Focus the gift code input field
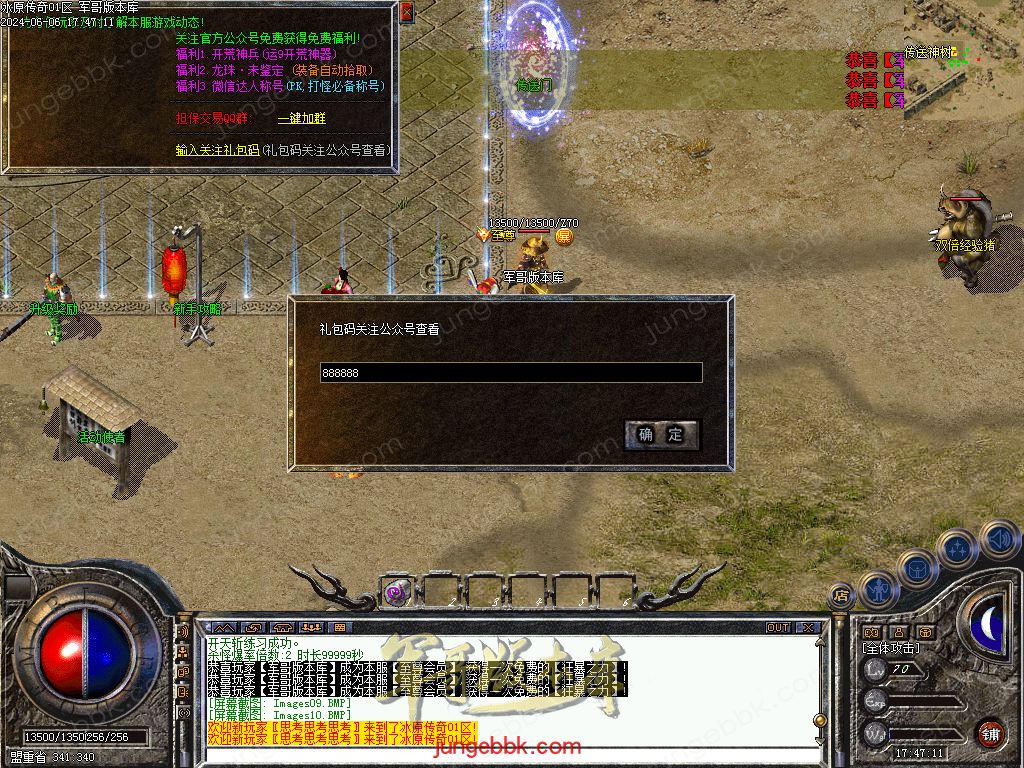 coord(510,373)
